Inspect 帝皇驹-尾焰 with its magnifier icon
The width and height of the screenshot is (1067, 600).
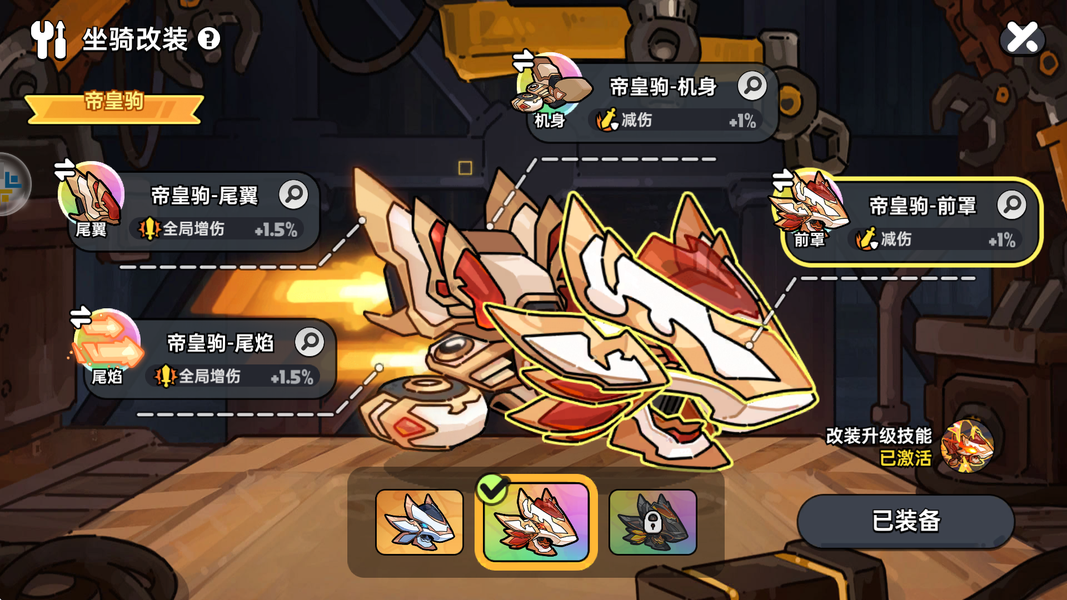point(310,343)
